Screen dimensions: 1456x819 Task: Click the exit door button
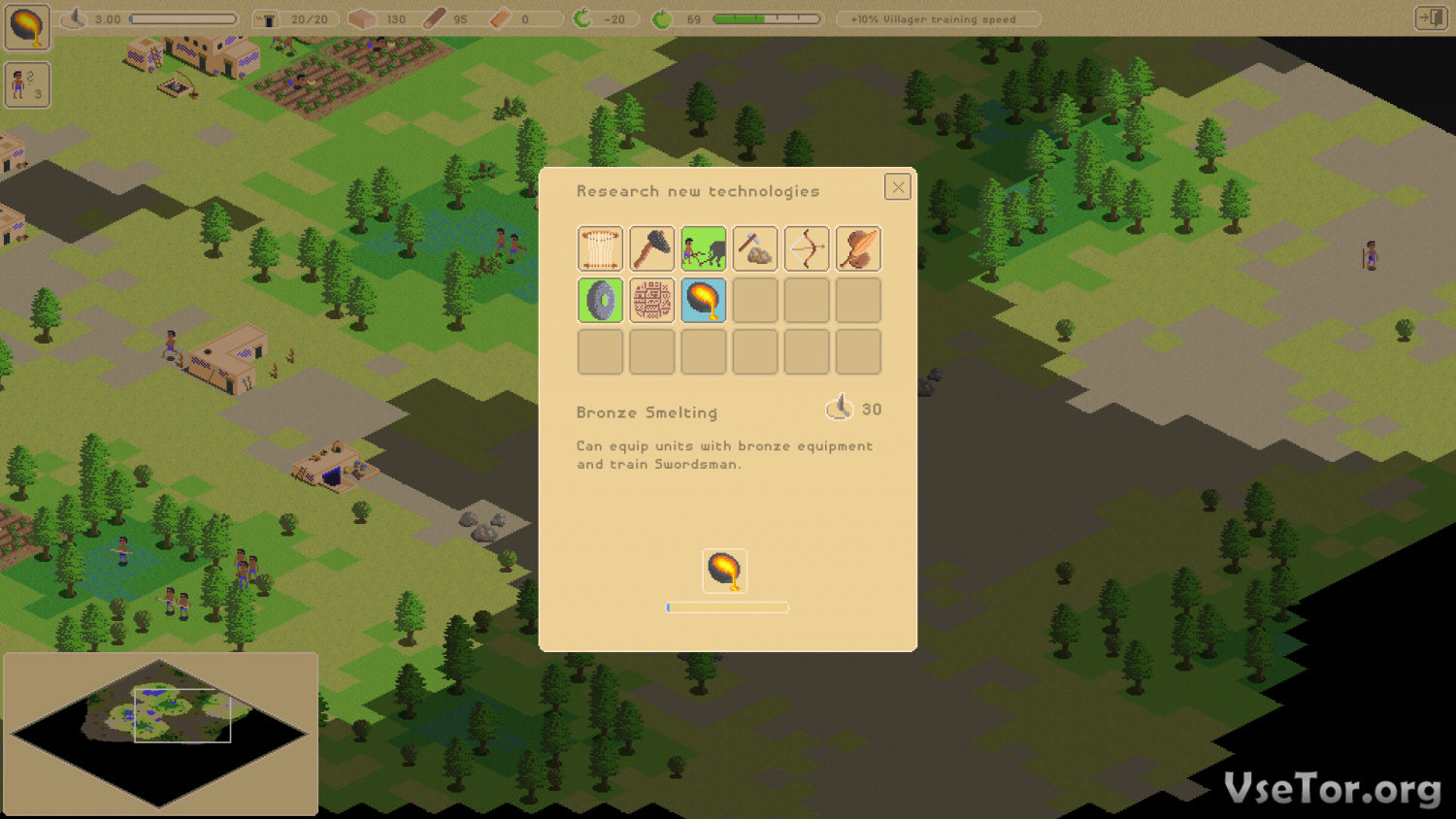[1431, 18]
